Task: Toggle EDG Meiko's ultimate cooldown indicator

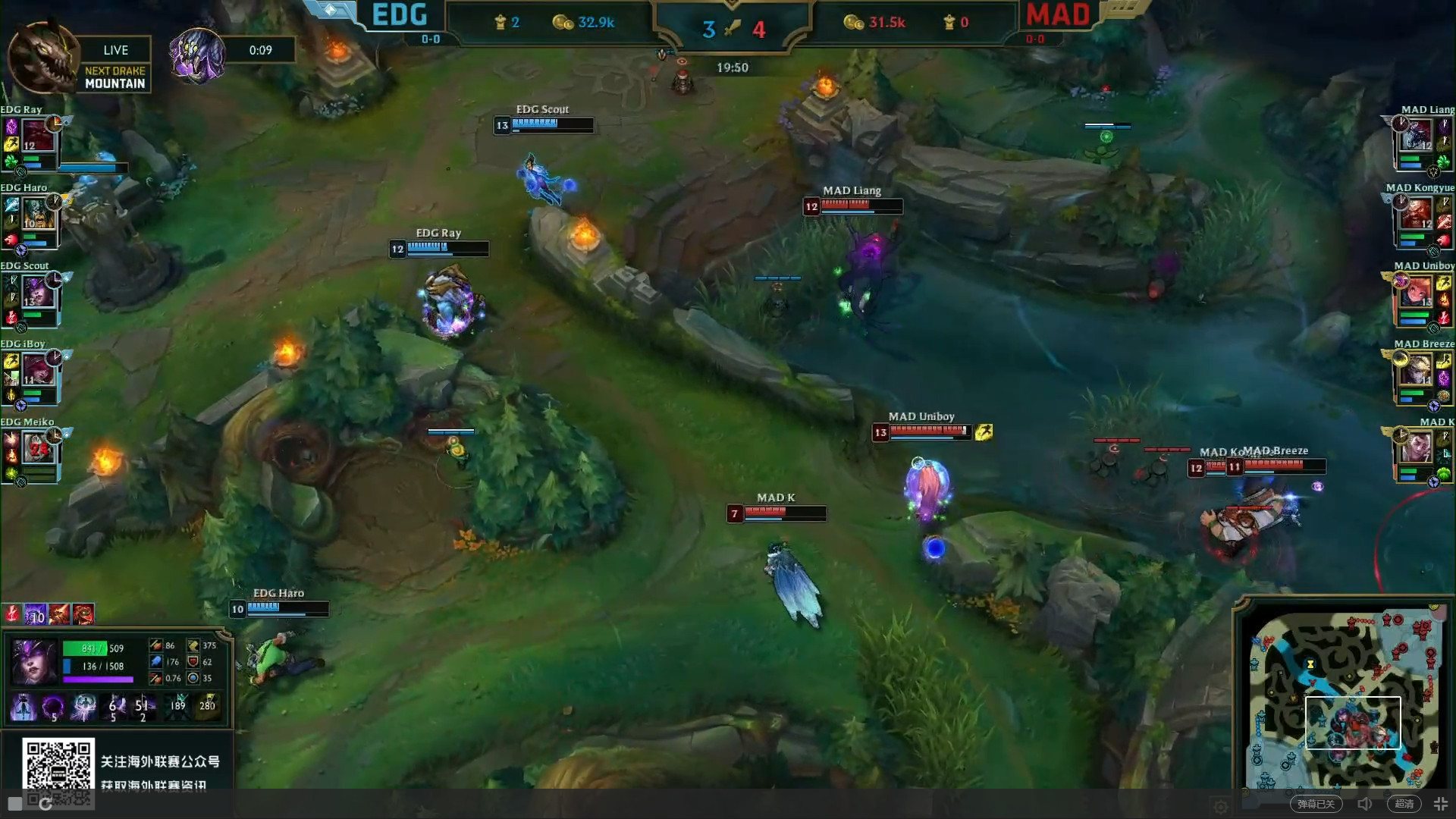Action: [53, 434]
